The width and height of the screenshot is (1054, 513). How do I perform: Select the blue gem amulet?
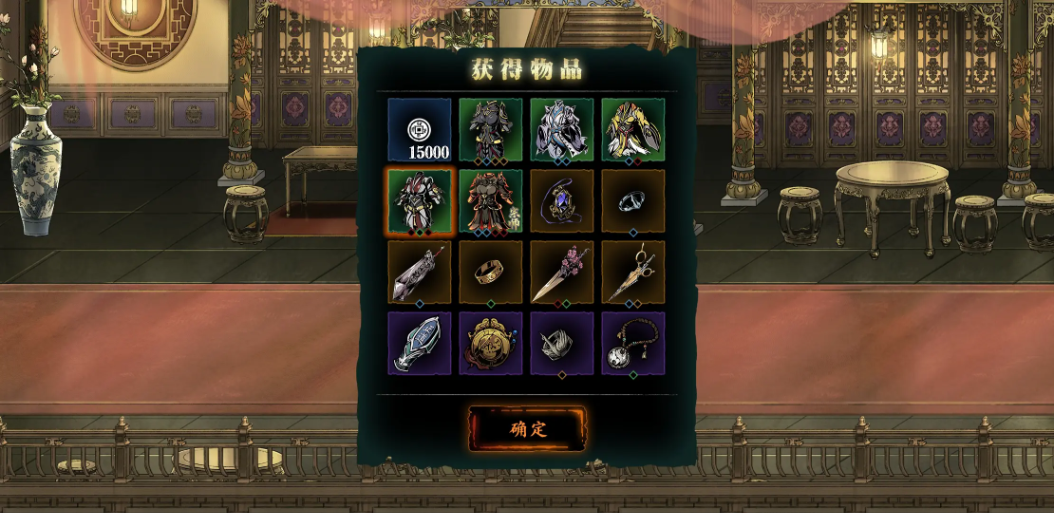pyautogui.click(x=561, y=201)
